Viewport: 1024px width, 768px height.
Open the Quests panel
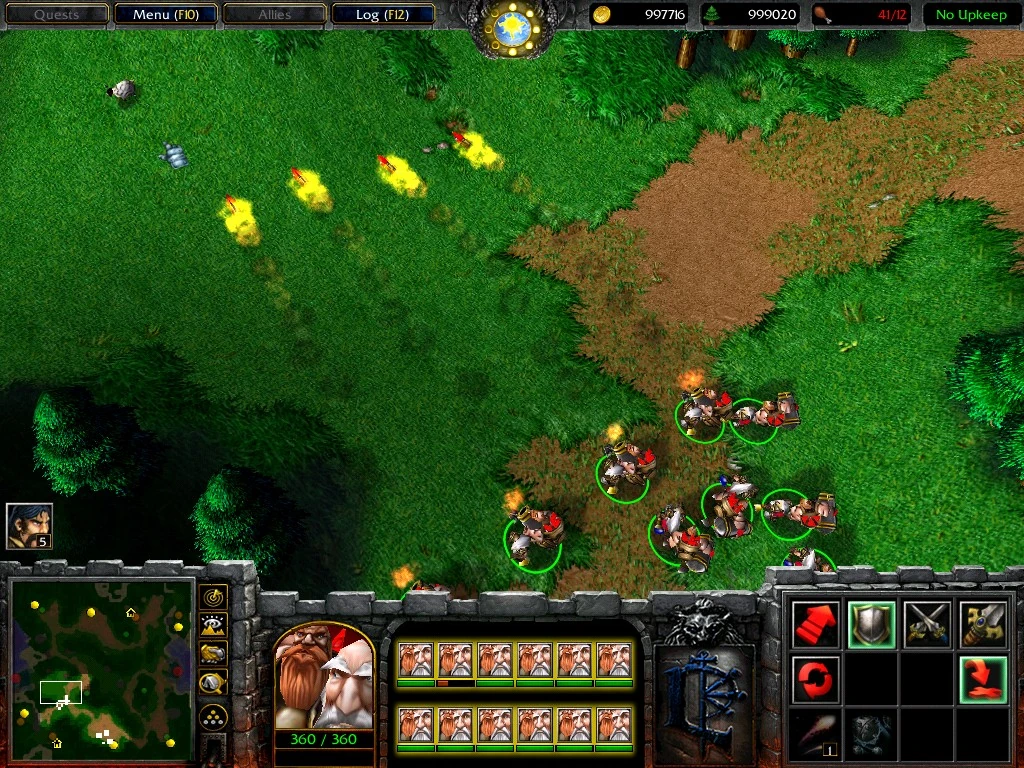[56, 15]
